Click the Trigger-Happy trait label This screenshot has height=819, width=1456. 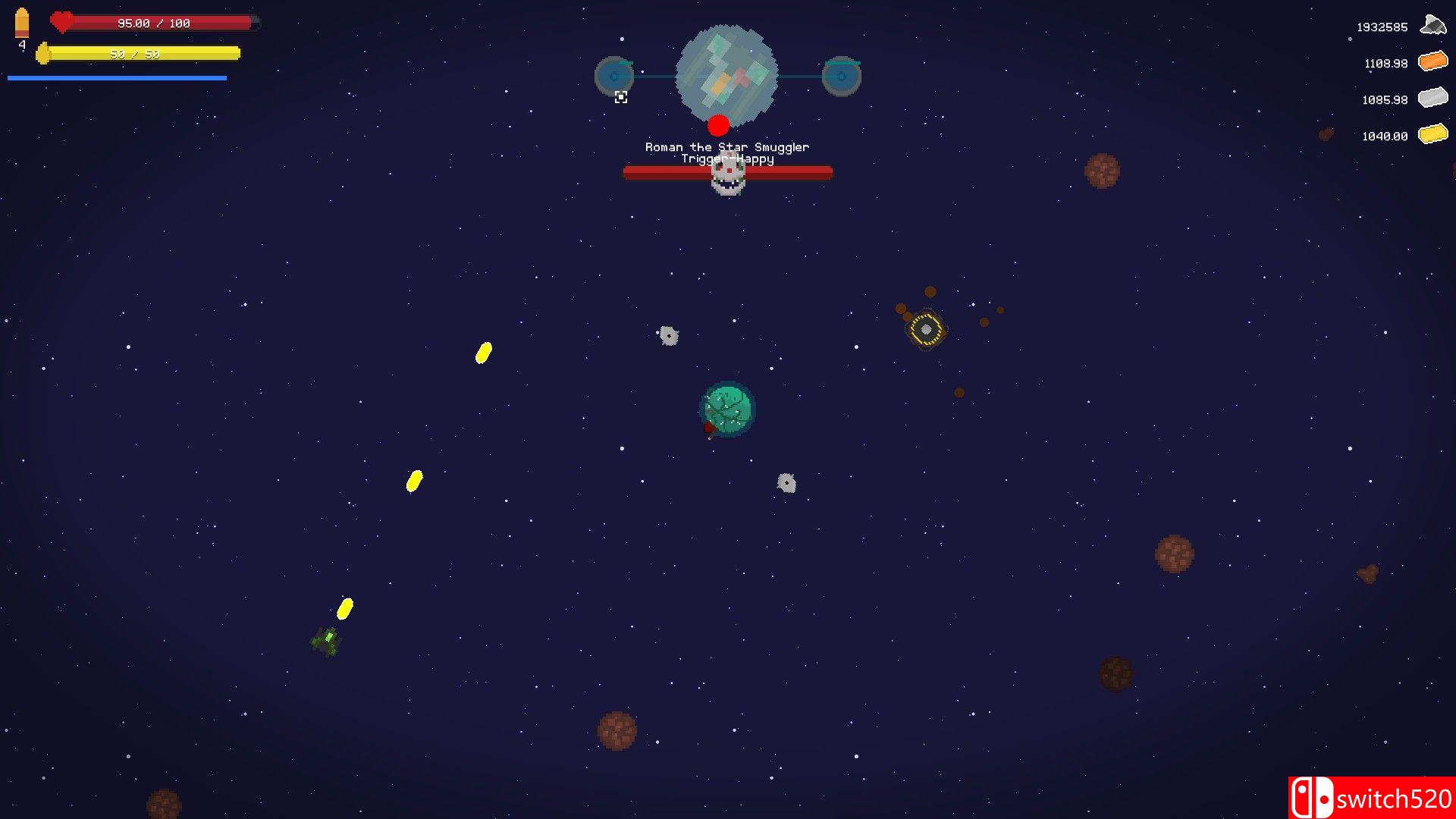point(728,159)
